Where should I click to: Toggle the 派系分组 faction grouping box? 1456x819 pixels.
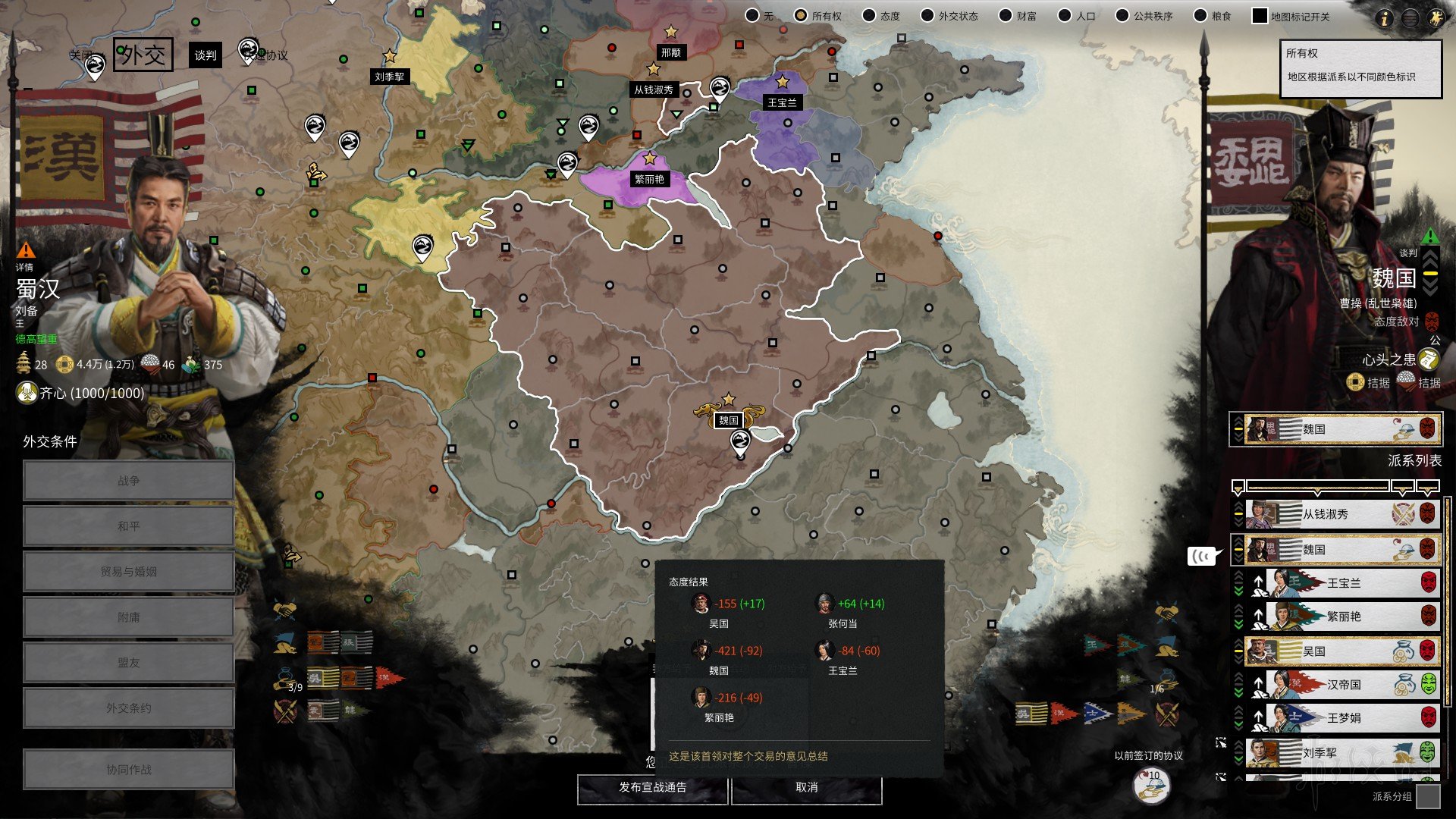point(1428,796)
